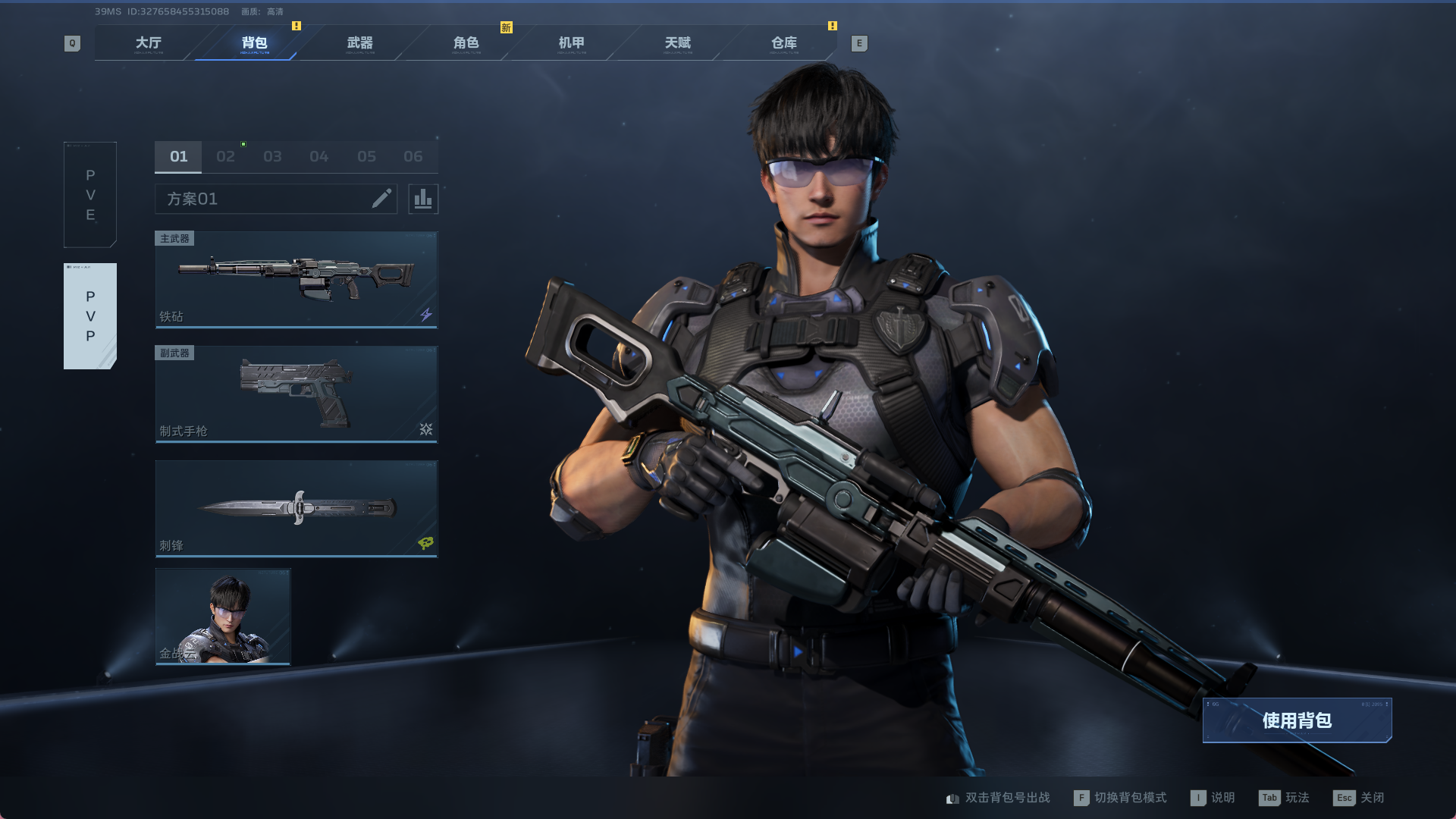Go to the 角色 character tab
This screenshot has height=819, width=1456.
pyautogui.click(x=466, y=43)
